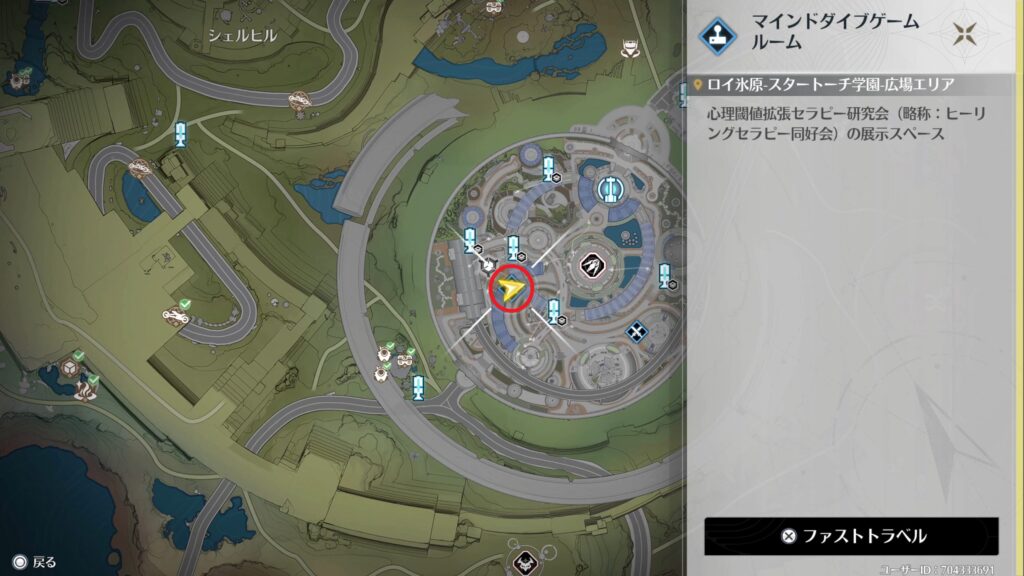The width and height of the screenshot is (1024, 576).
Task: Select the cube marker with green check
Action: 71,367
